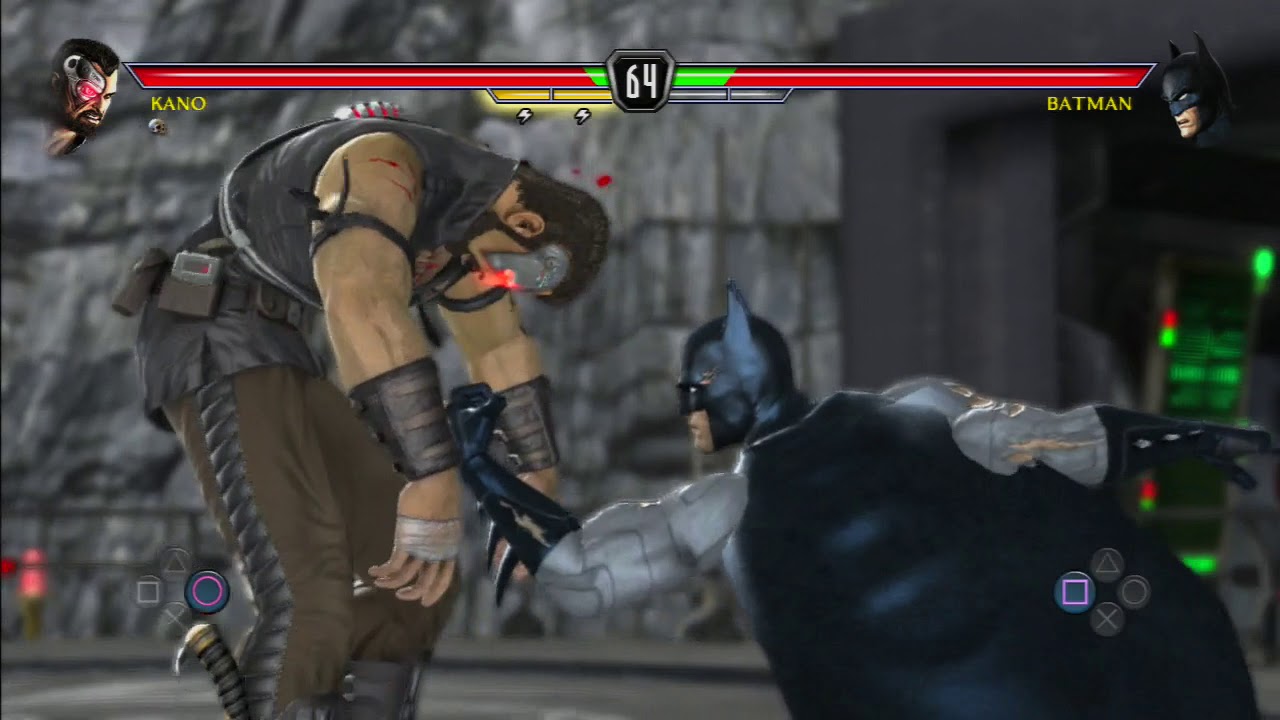Toggle the unlit Circle prompt on the right

[x=1134, y=592]
